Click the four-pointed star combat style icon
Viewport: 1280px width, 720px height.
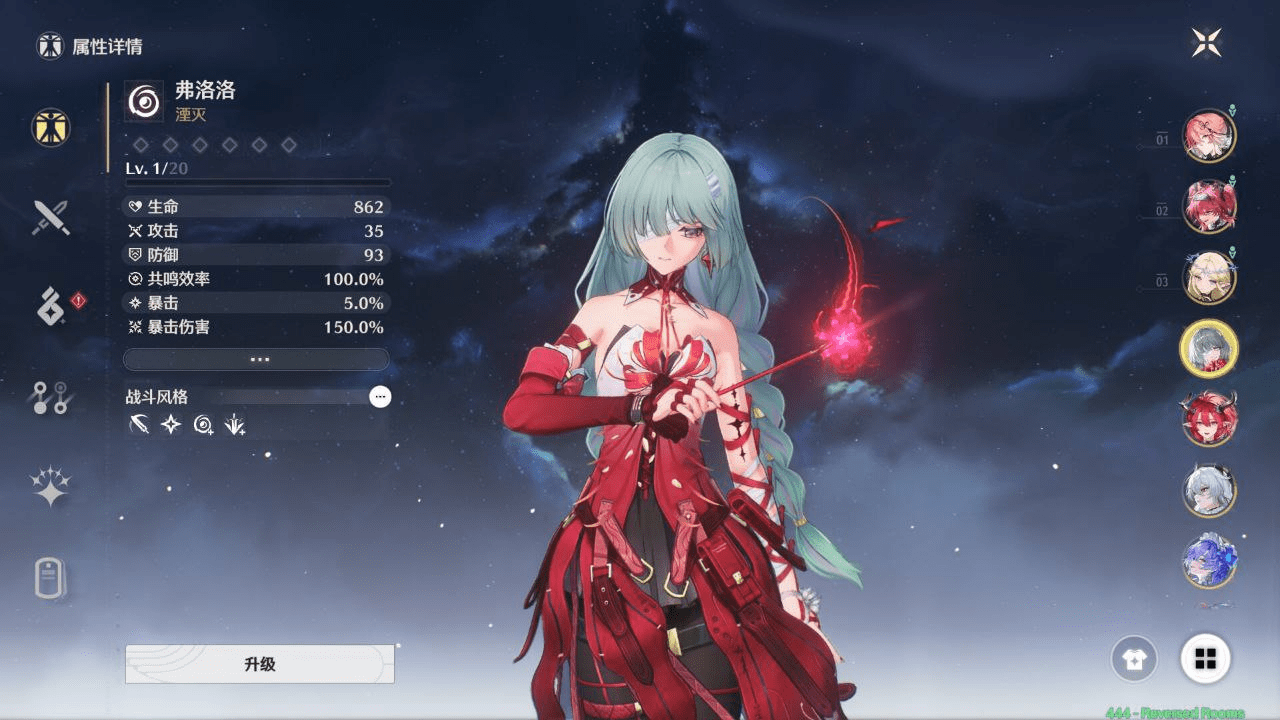pos(169,425)
